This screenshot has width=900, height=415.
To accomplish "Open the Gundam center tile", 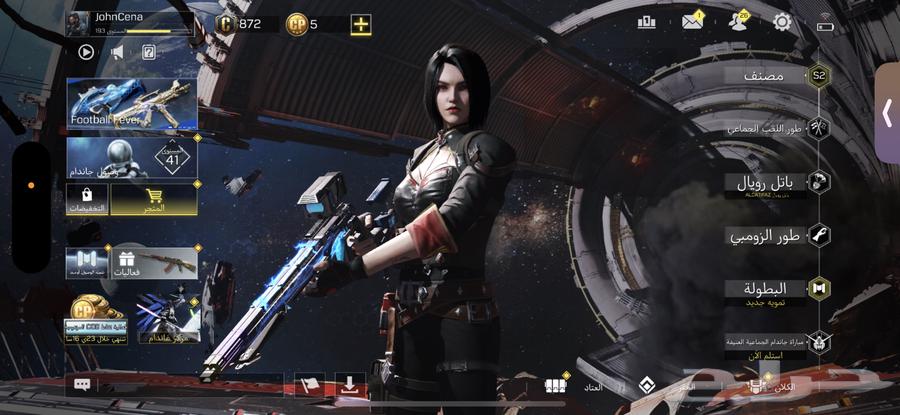I will point(168,320).
